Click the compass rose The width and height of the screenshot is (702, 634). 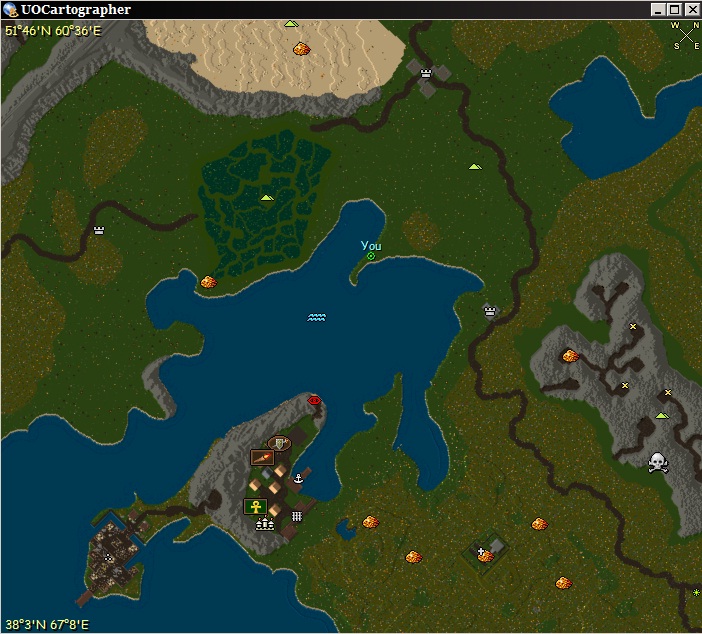click(687, 37)
